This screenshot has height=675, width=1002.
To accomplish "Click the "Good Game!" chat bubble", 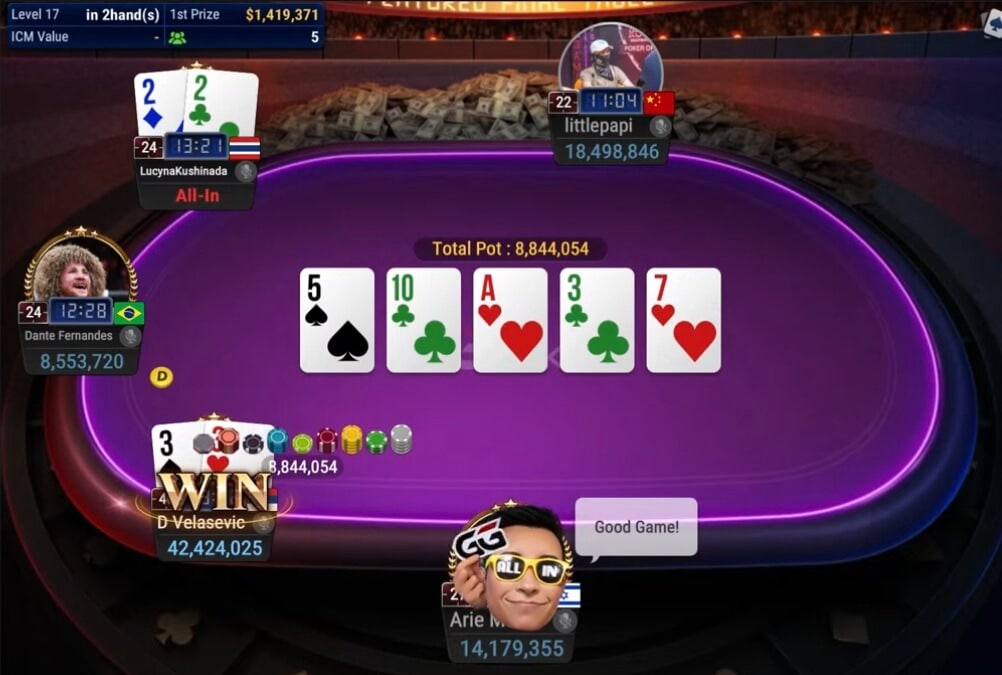I will click(x=636, y=526).
